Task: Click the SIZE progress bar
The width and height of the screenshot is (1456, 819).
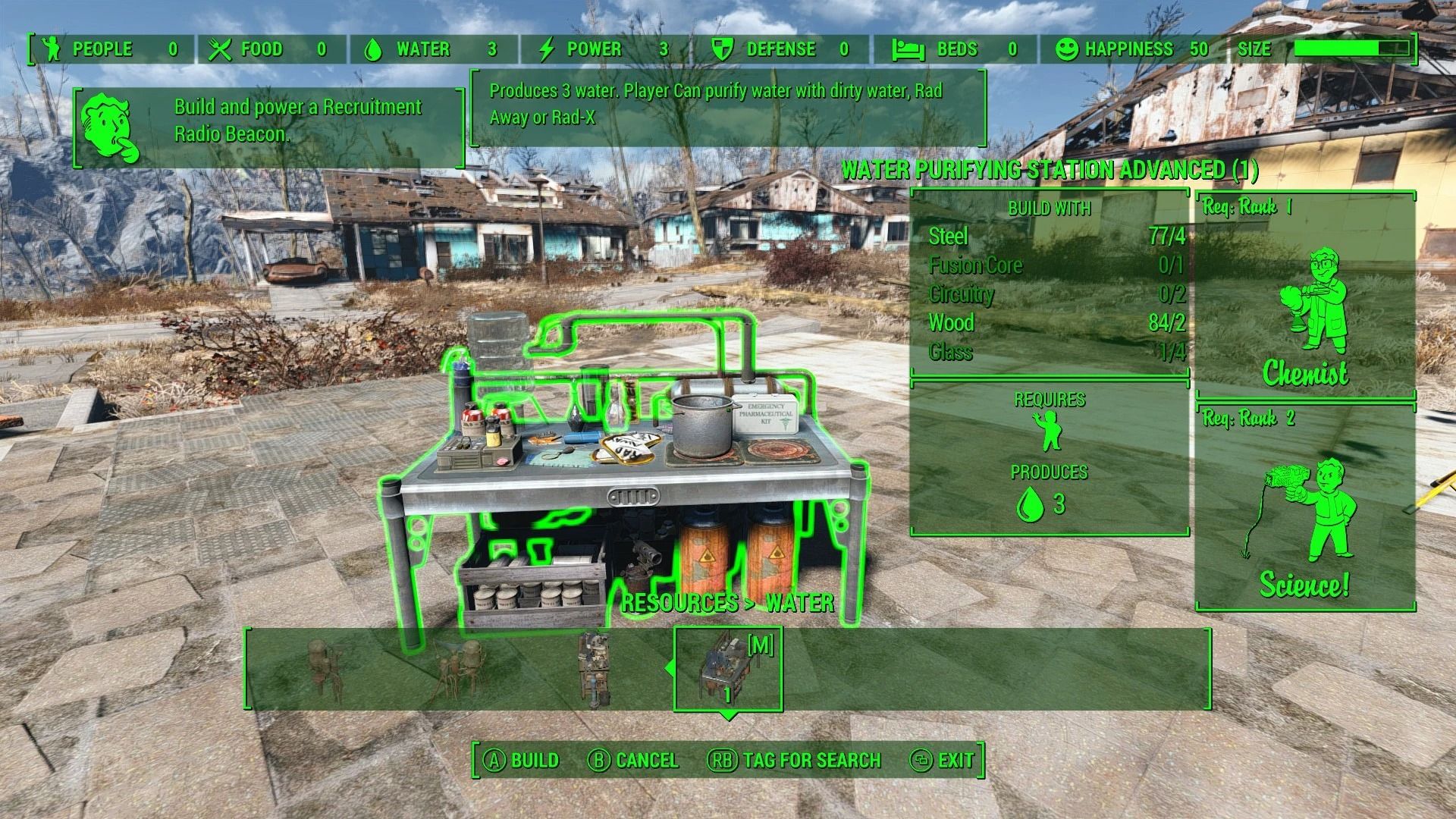Action: click(x=1354, y=49)
